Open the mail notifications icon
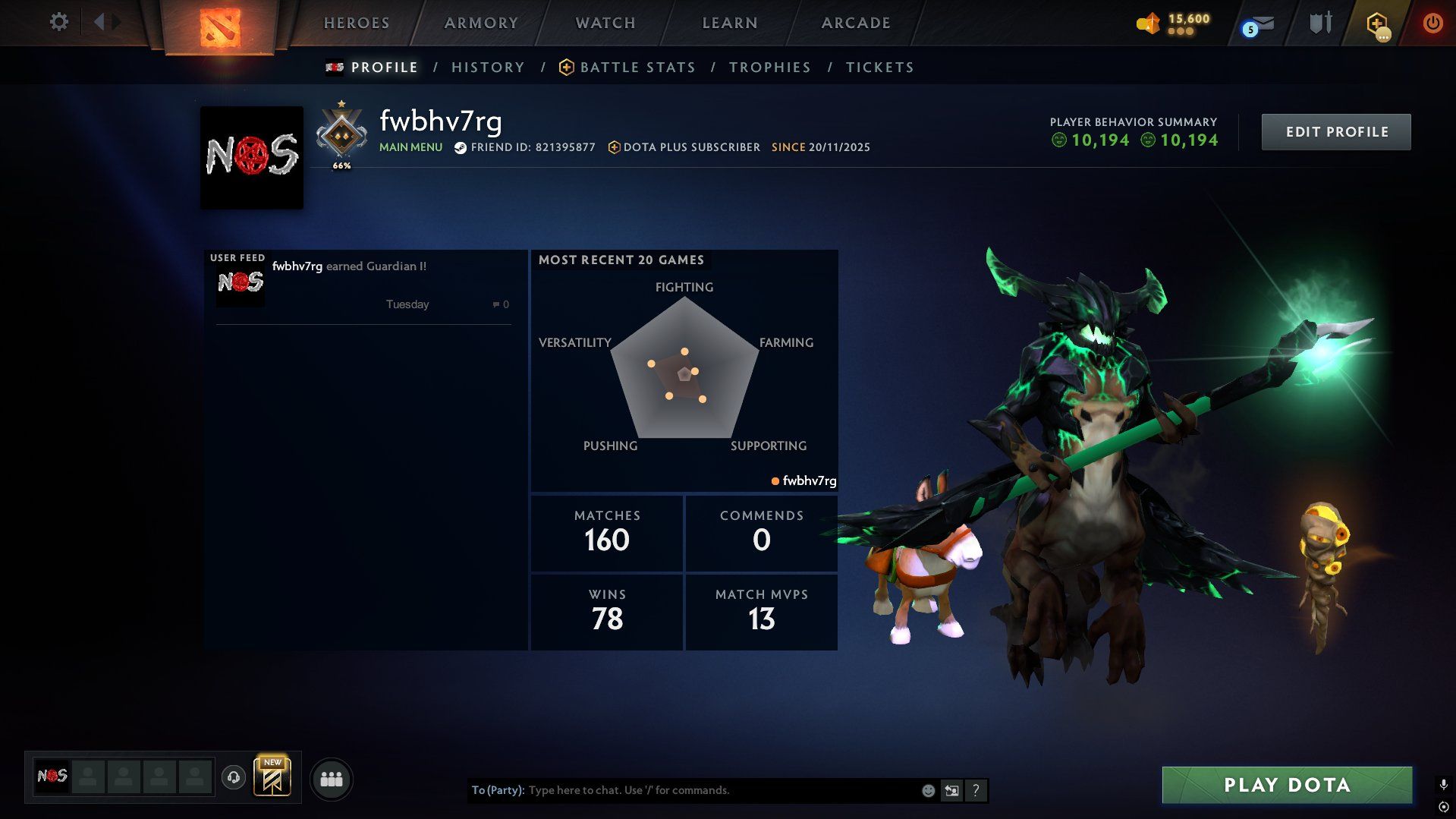Viewport: 1456px width, 819px height. 1259,25
